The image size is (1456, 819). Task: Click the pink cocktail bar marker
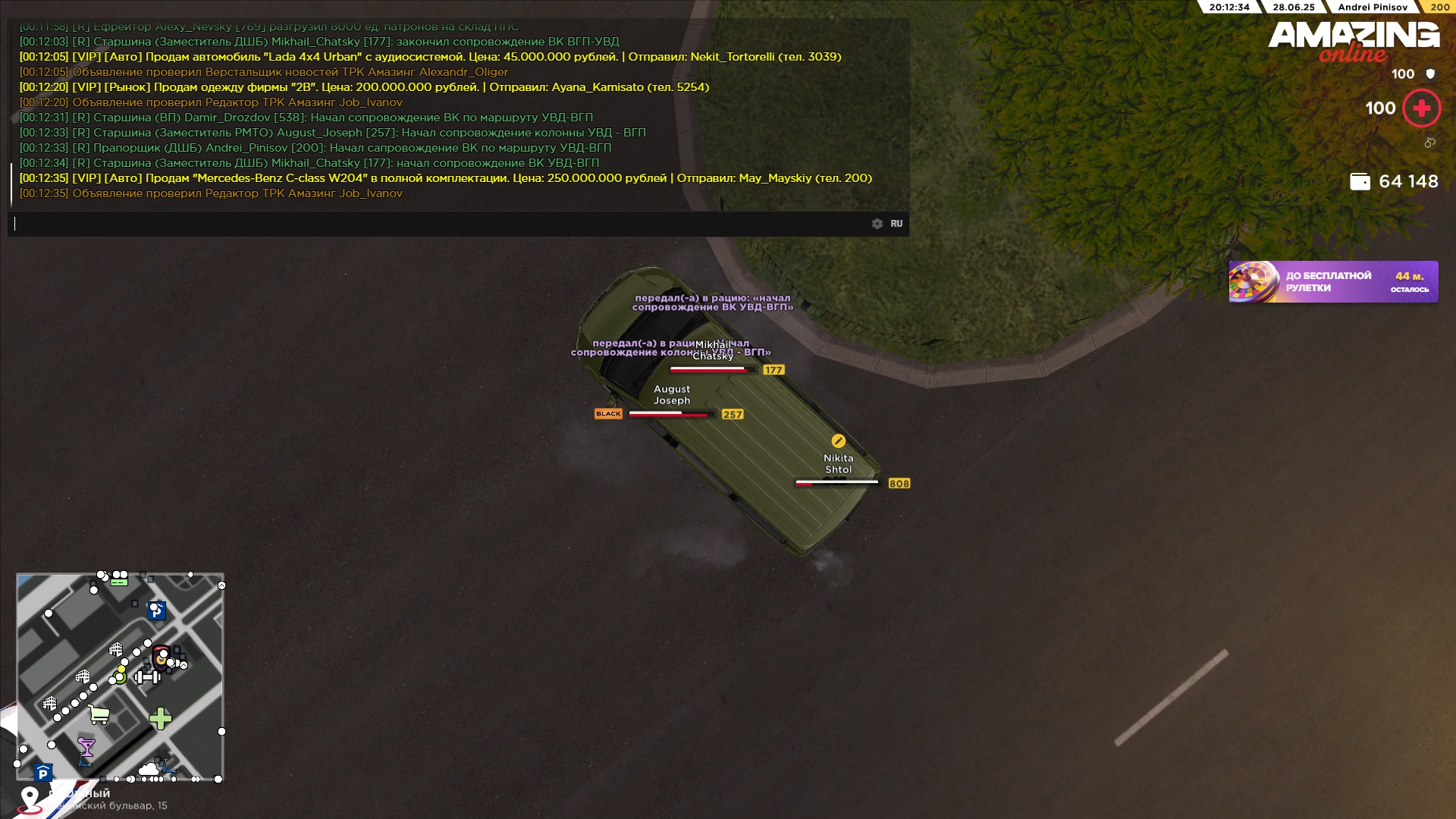86,748
